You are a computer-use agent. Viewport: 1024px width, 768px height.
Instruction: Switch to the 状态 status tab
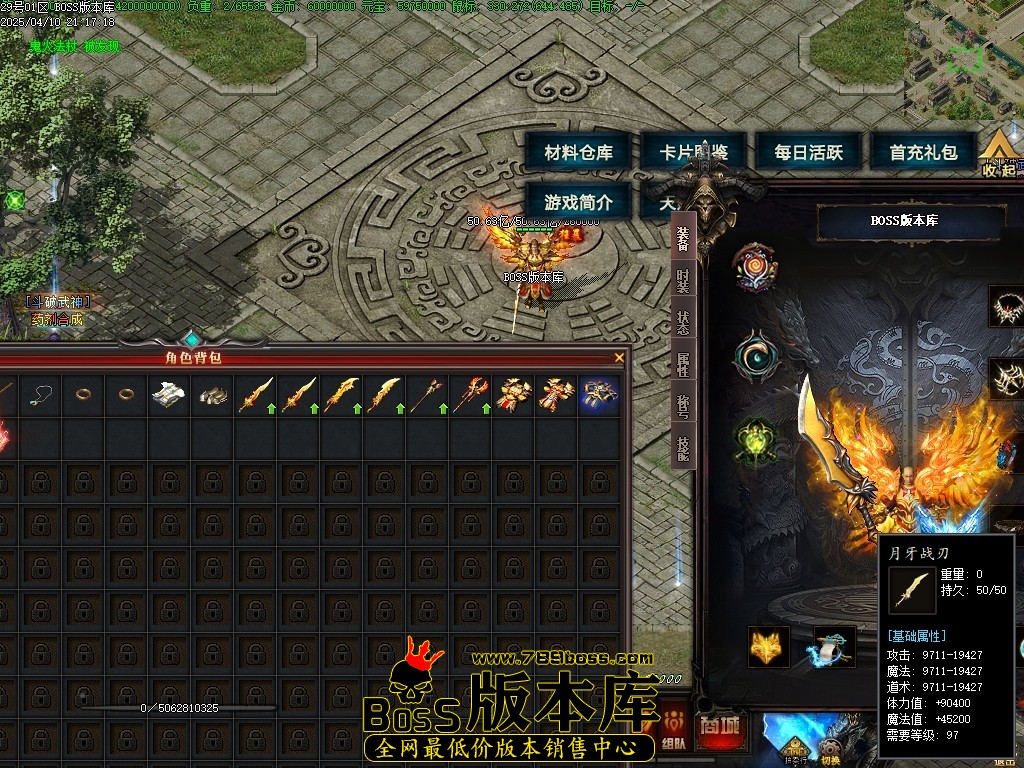(683, 324)
